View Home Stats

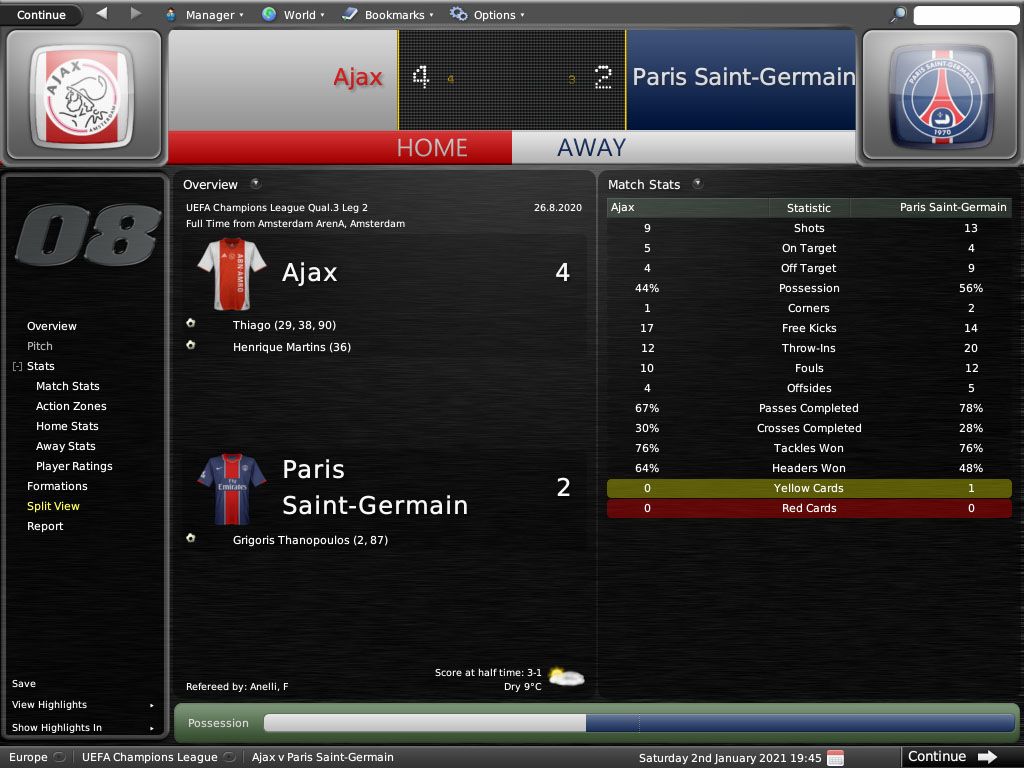tap(67, 426)
